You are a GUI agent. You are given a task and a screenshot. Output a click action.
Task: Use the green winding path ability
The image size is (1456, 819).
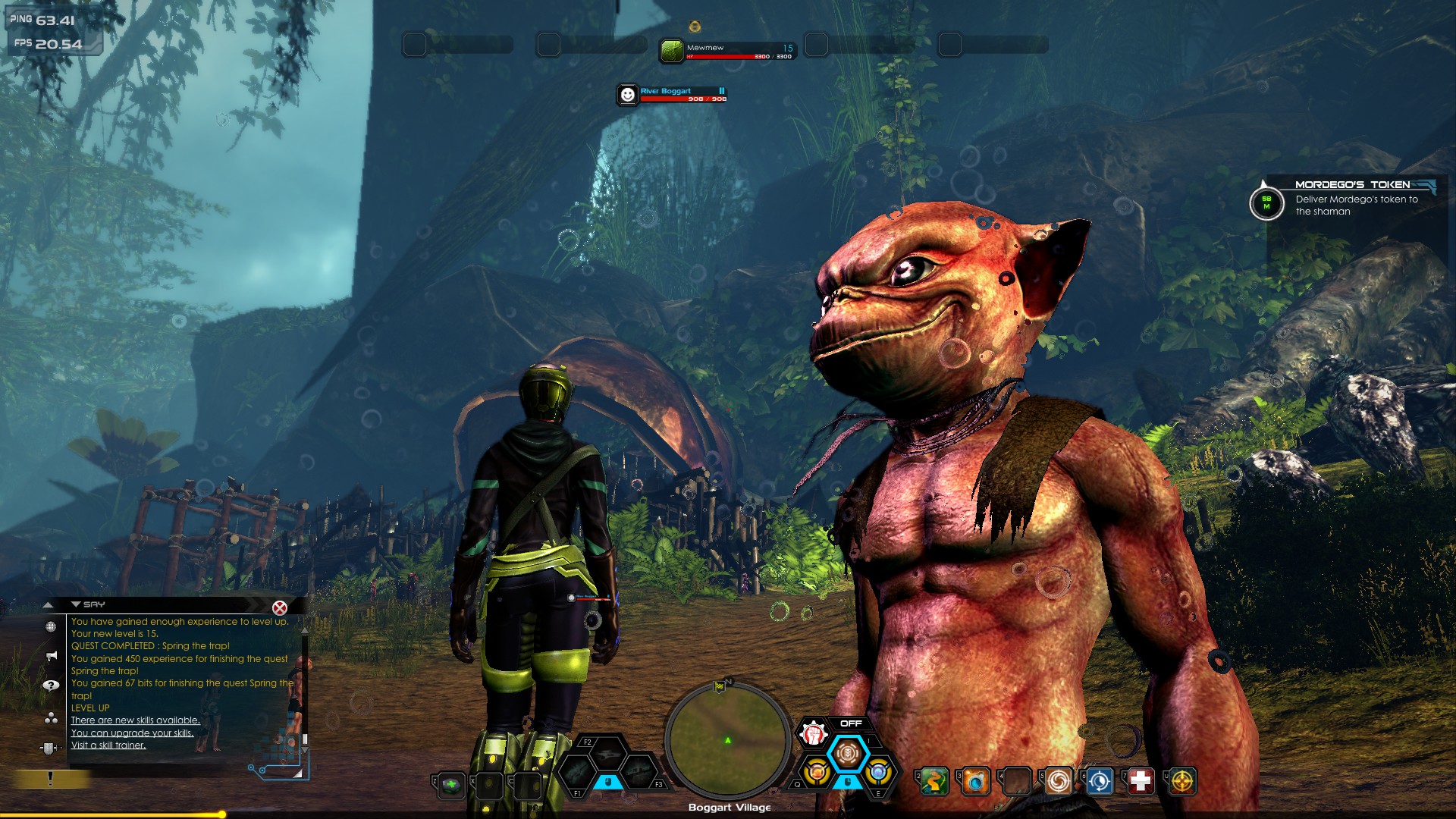click(935, 780)
